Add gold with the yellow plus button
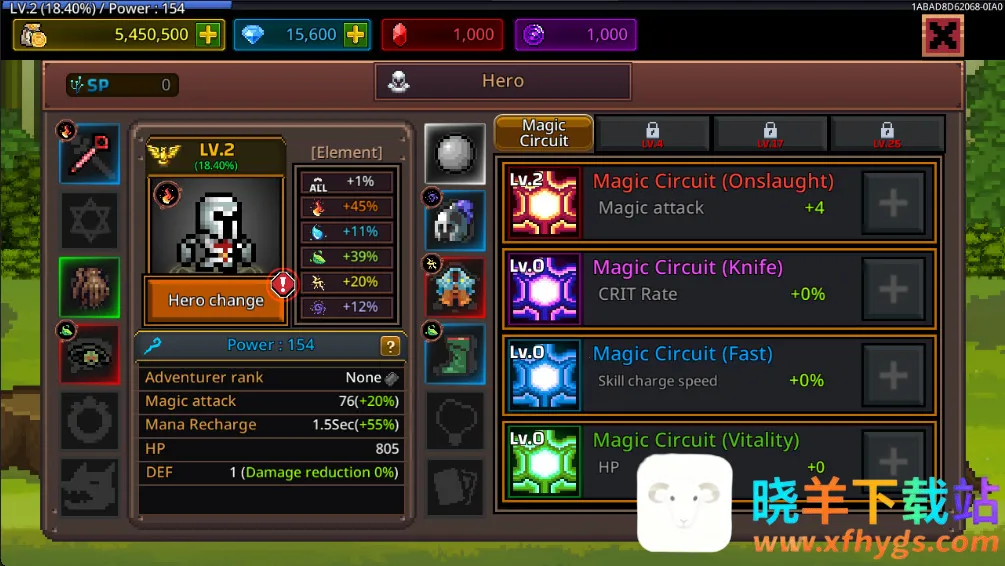This screenshot has height=566, width=1005. 208,35
